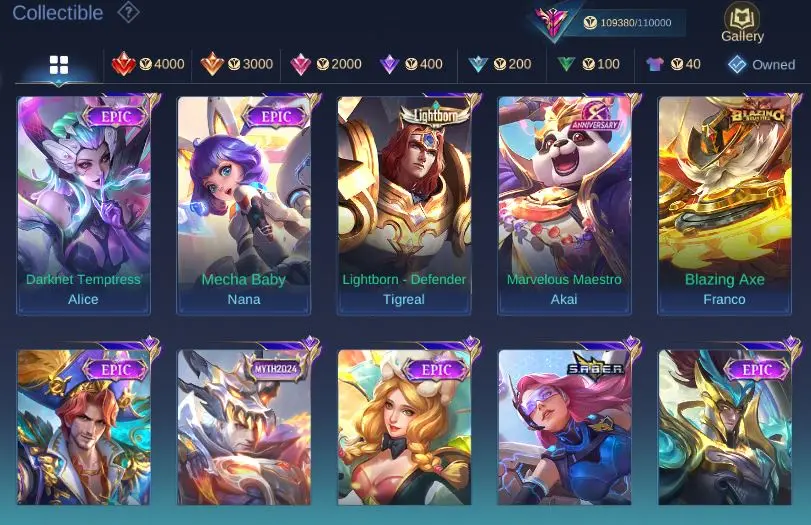The width and height of the screenshot is (811, 525).
Task: Show the Collectible help info
Action: click(x=128, y=13)
